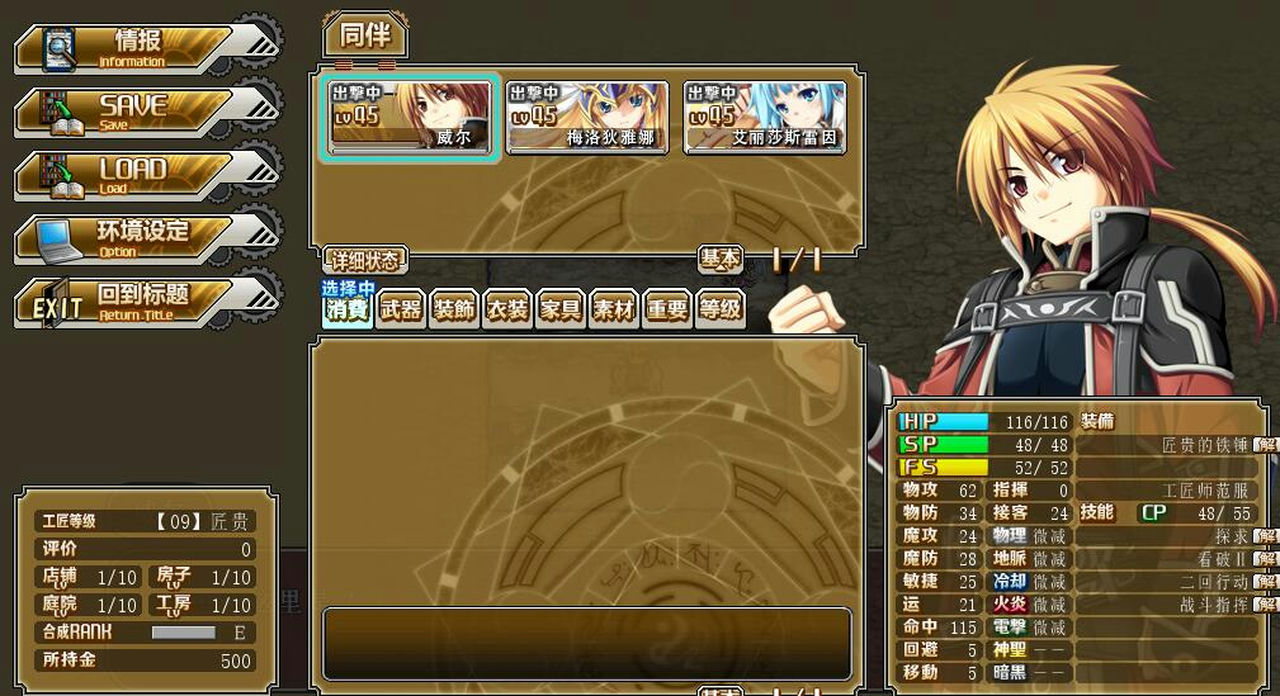This screenshot has width=1280, height=696.
Task: Choose 回到标题 Return Title
Action: click(140, 301)
